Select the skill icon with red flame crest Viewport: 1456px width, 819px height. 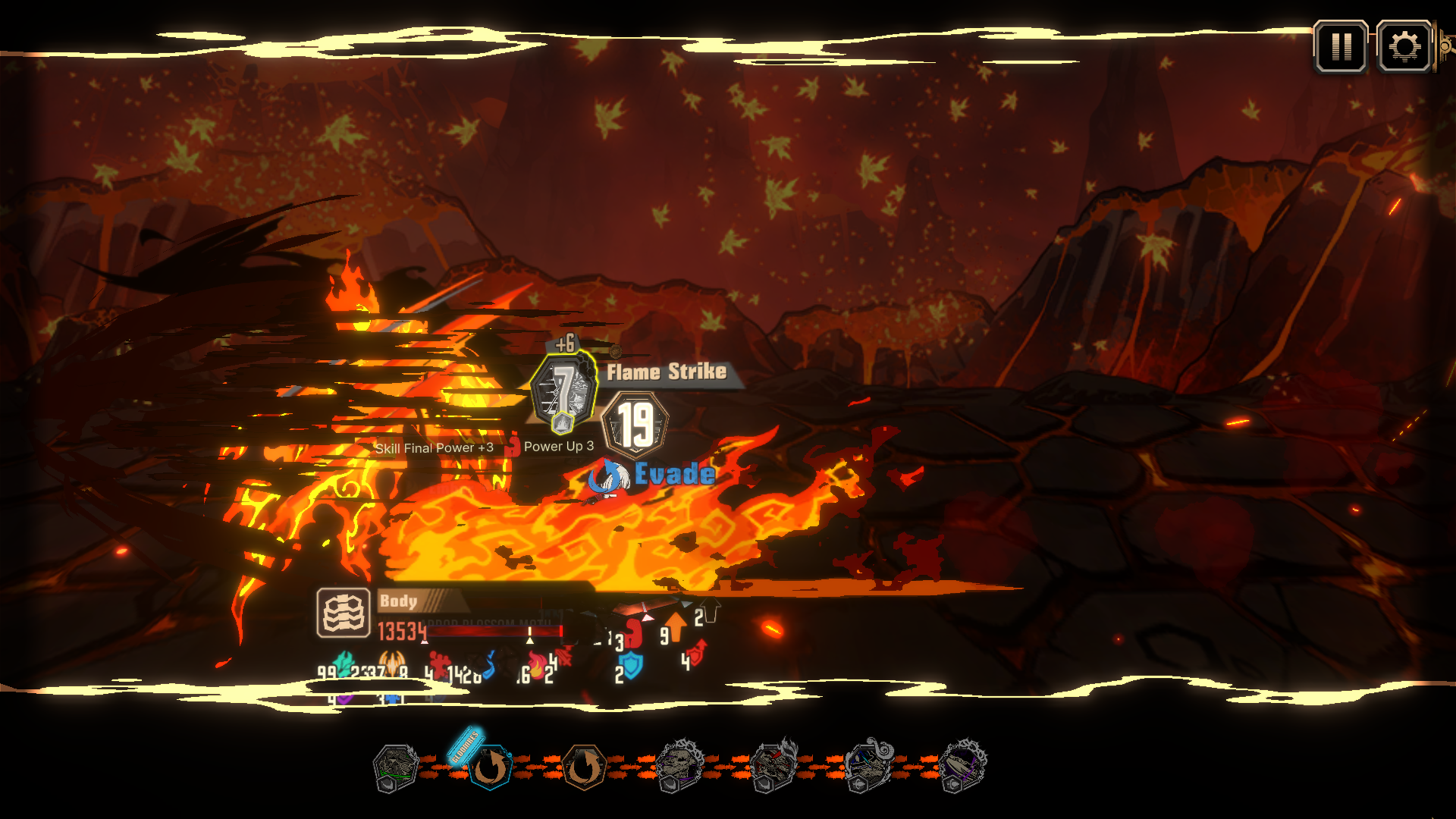tap(773, 766)
